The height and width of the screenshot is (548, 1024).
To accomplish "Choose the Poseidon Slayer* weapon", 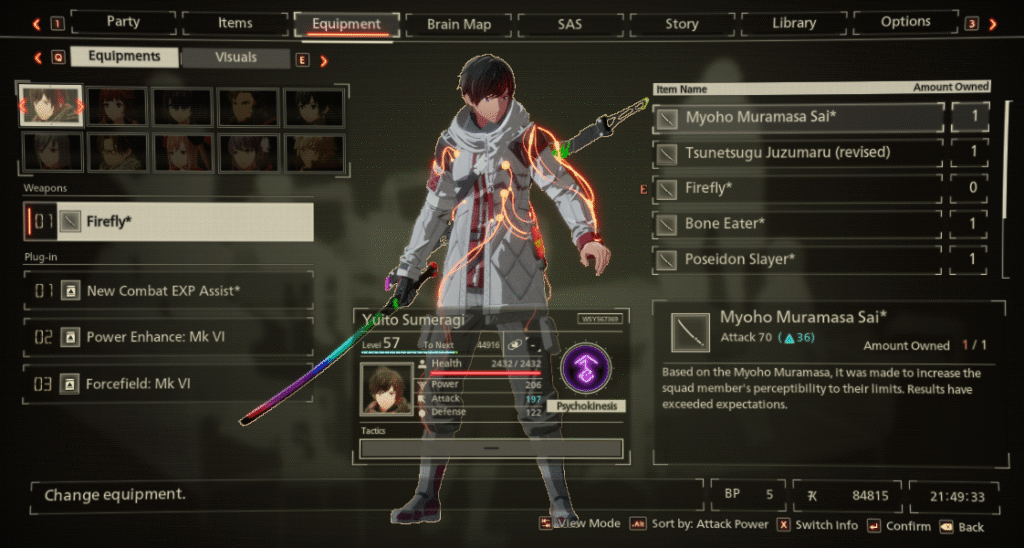I will (x=798, y=260).
